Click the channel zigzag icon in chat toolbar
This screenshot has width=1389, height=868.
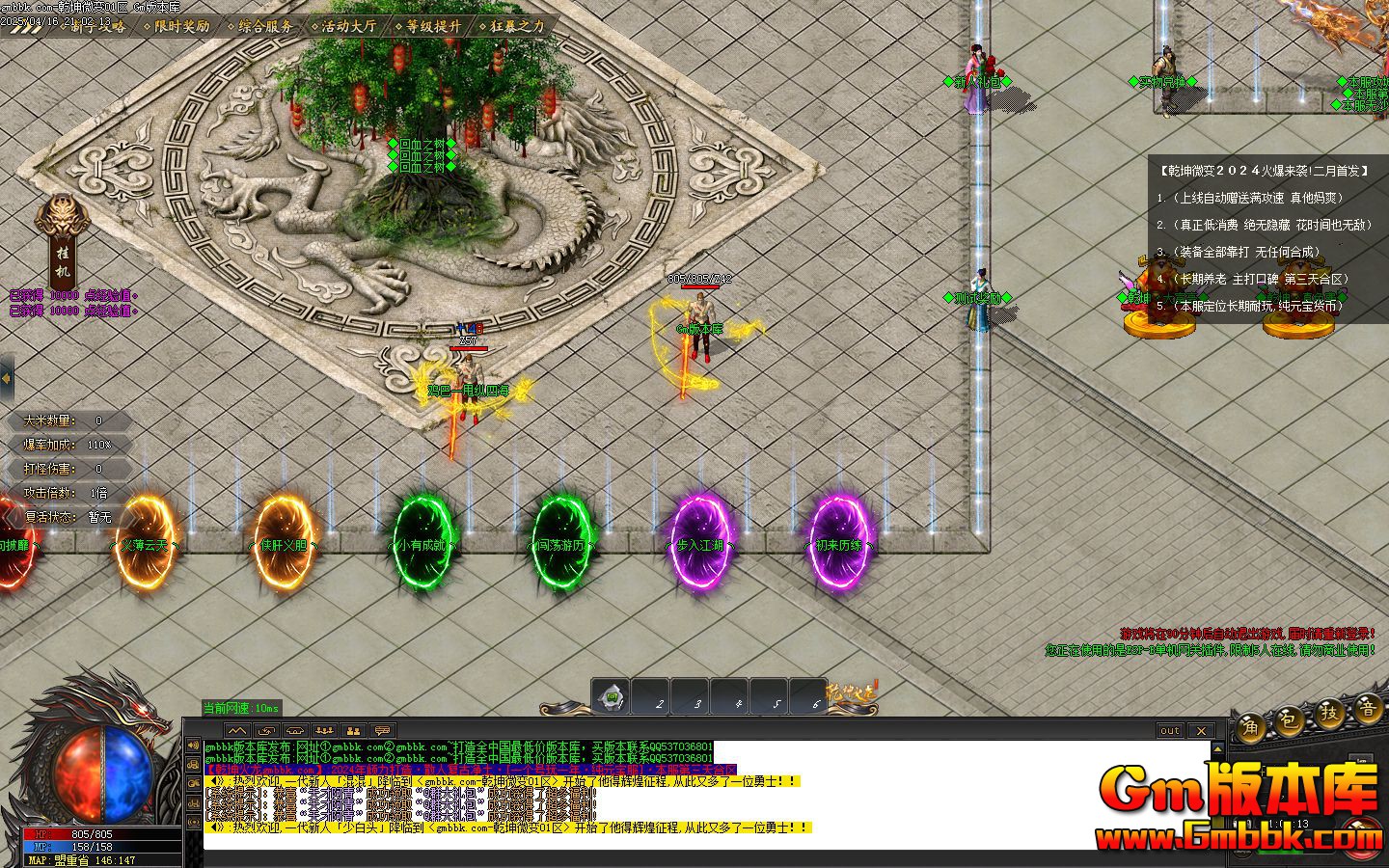click(x=235, y=730)
